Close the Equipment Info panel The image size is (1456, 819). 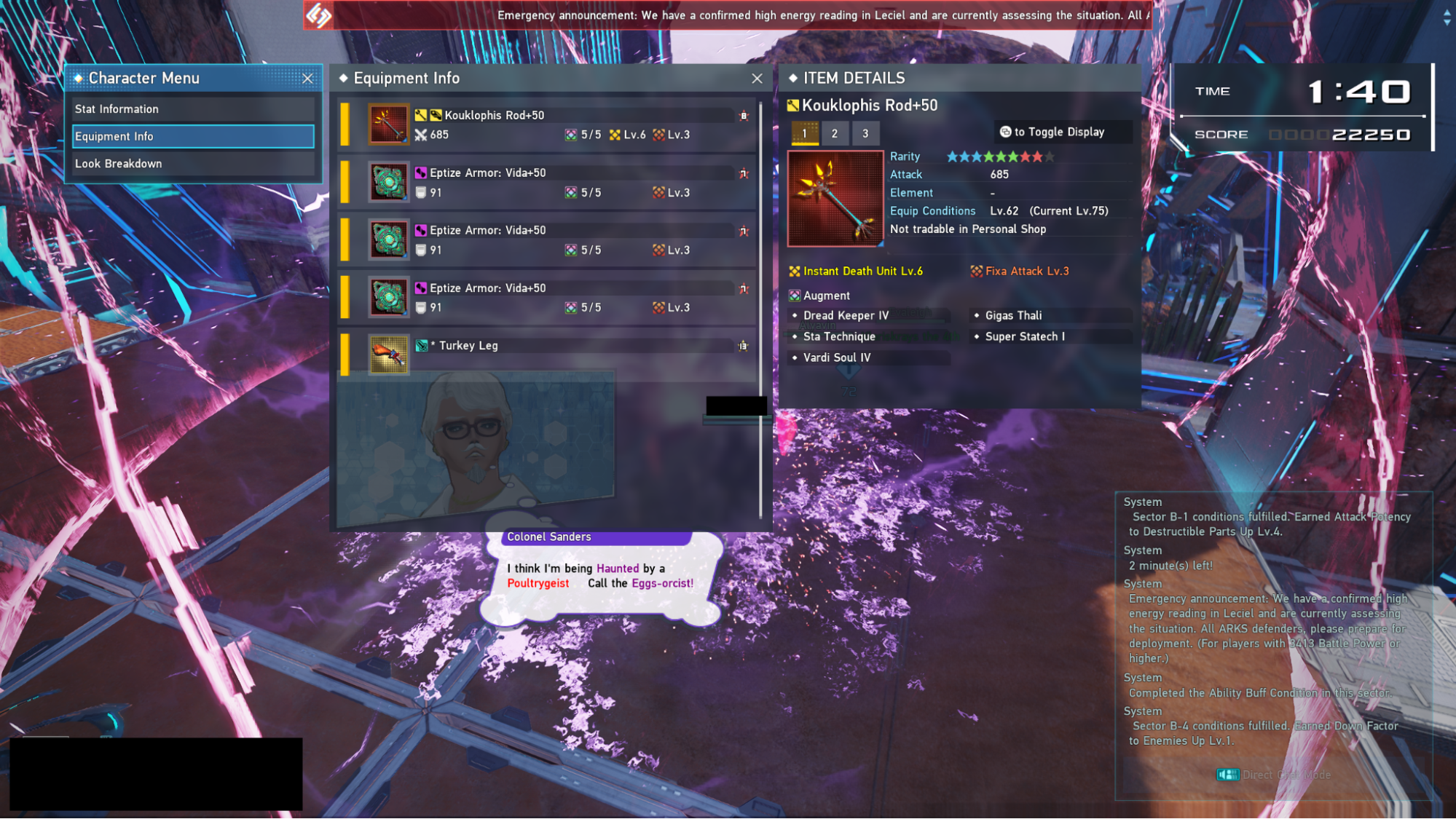[x=757, y=79]
